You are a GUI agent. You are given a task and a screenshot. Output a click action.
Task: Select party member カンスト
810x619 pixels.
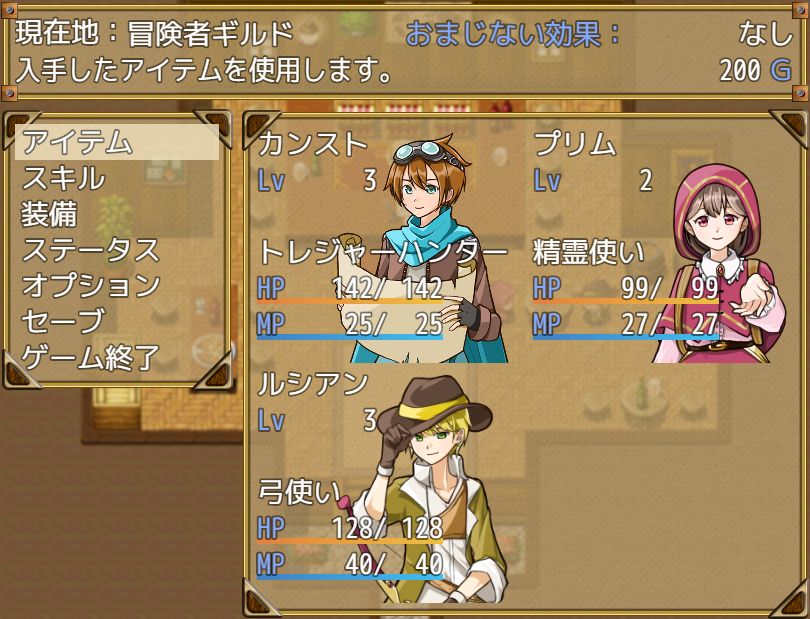[384, 242]
